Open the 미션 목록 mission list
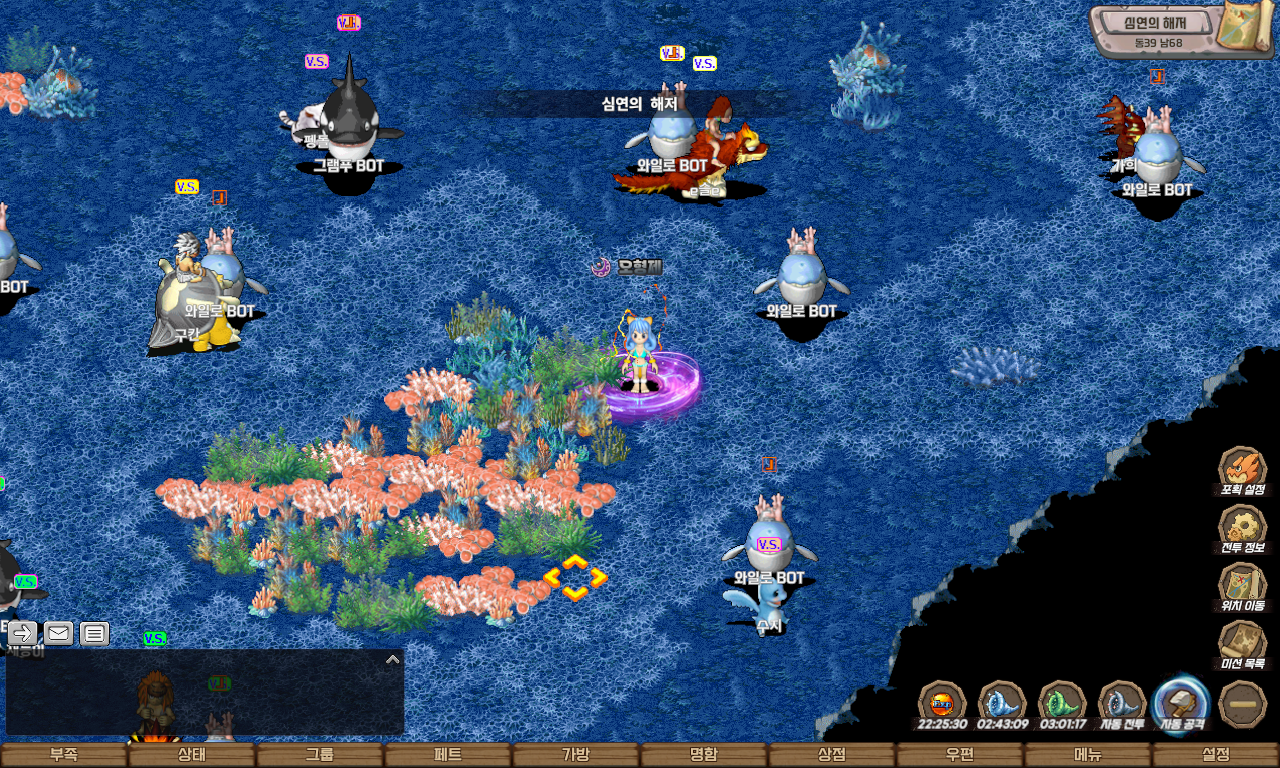 pyautogui.click(x=1242, y=644)
